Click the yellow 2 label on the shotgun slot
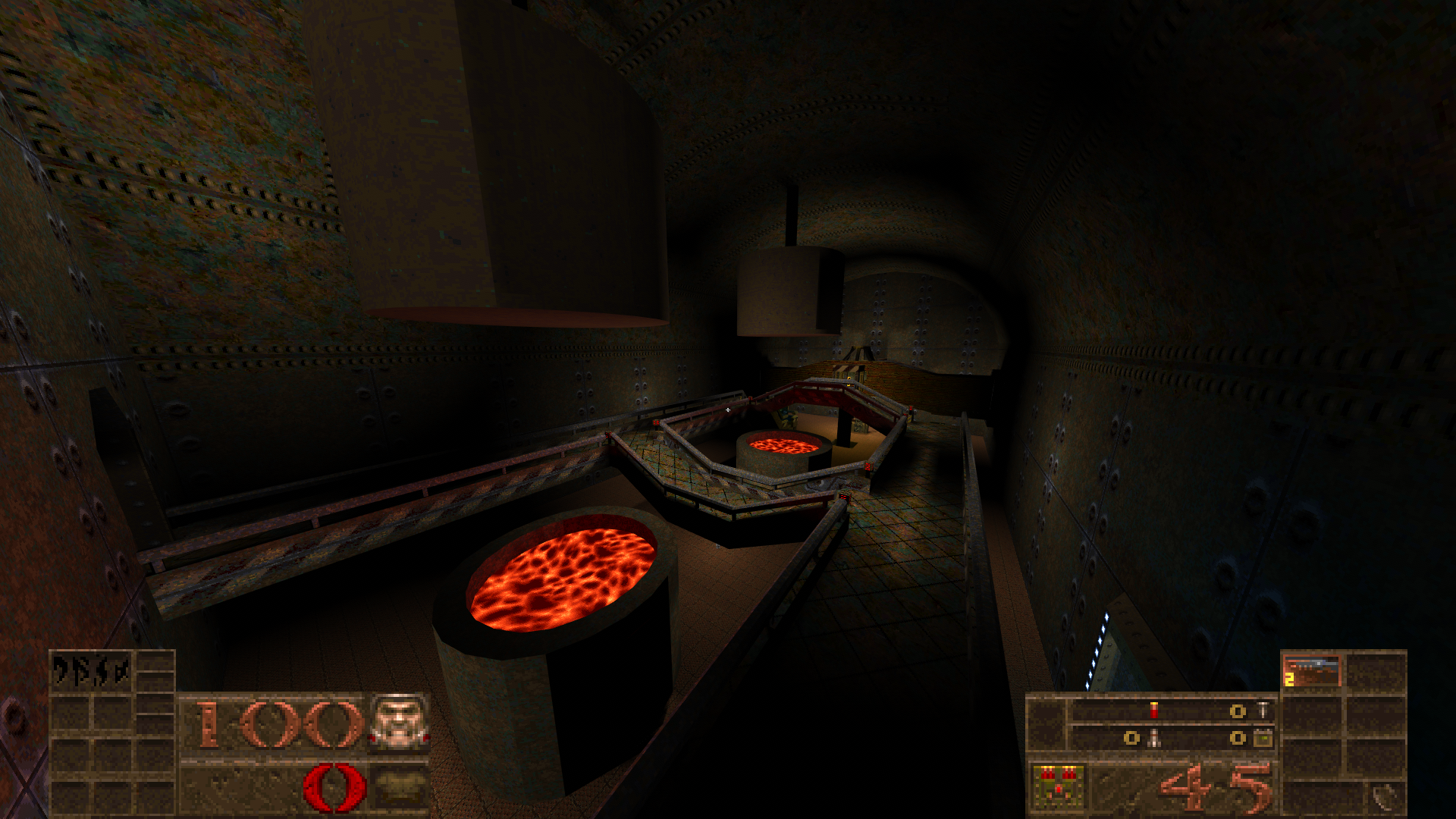This screenshot has height=819, width=1456. point(1289,678)
